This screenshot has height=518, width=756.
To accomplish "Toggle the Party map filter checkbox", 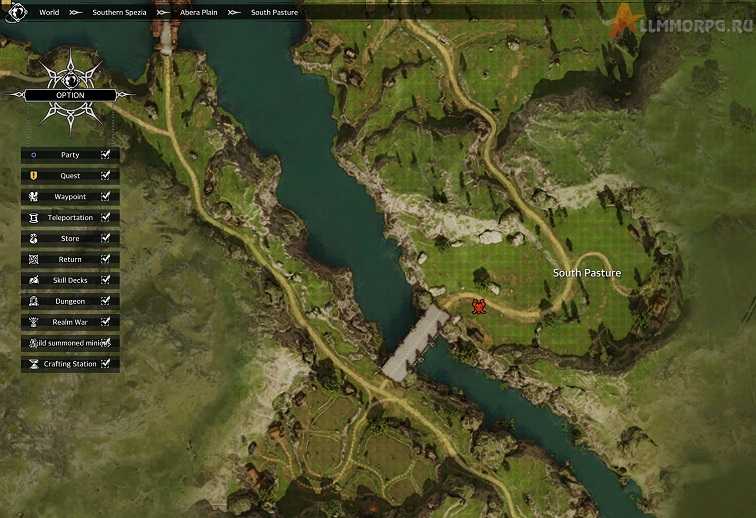I will [x=105, y=155].
